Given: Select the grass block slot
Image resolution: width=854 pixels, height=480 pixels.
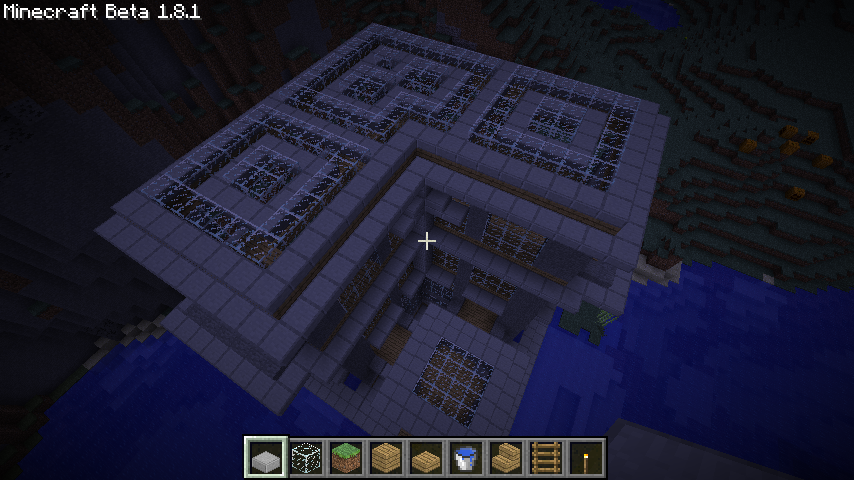Looking at the screenshot, I should [x=346, y=458].
